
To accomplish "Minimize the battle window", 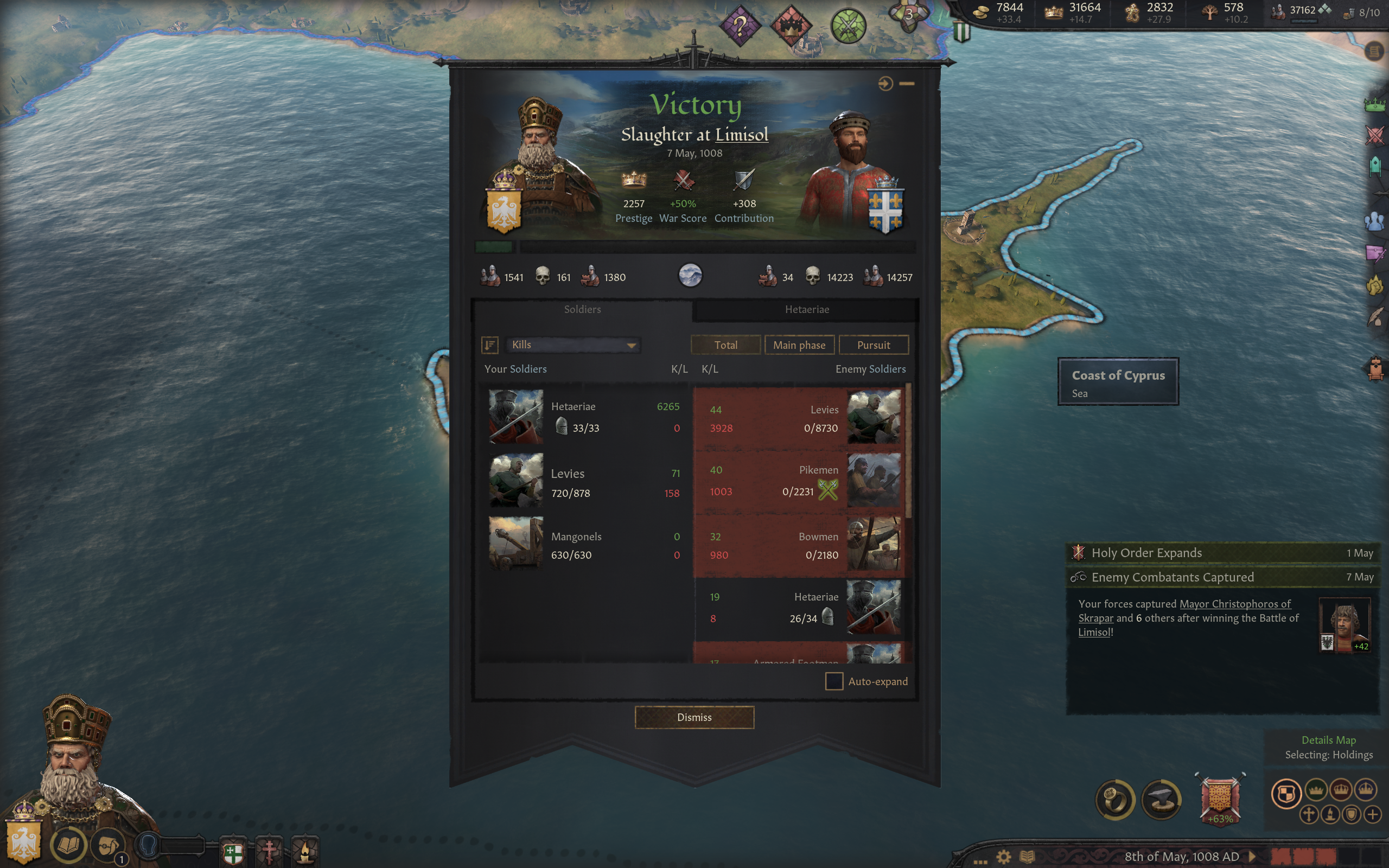I will tap(907, 84).
